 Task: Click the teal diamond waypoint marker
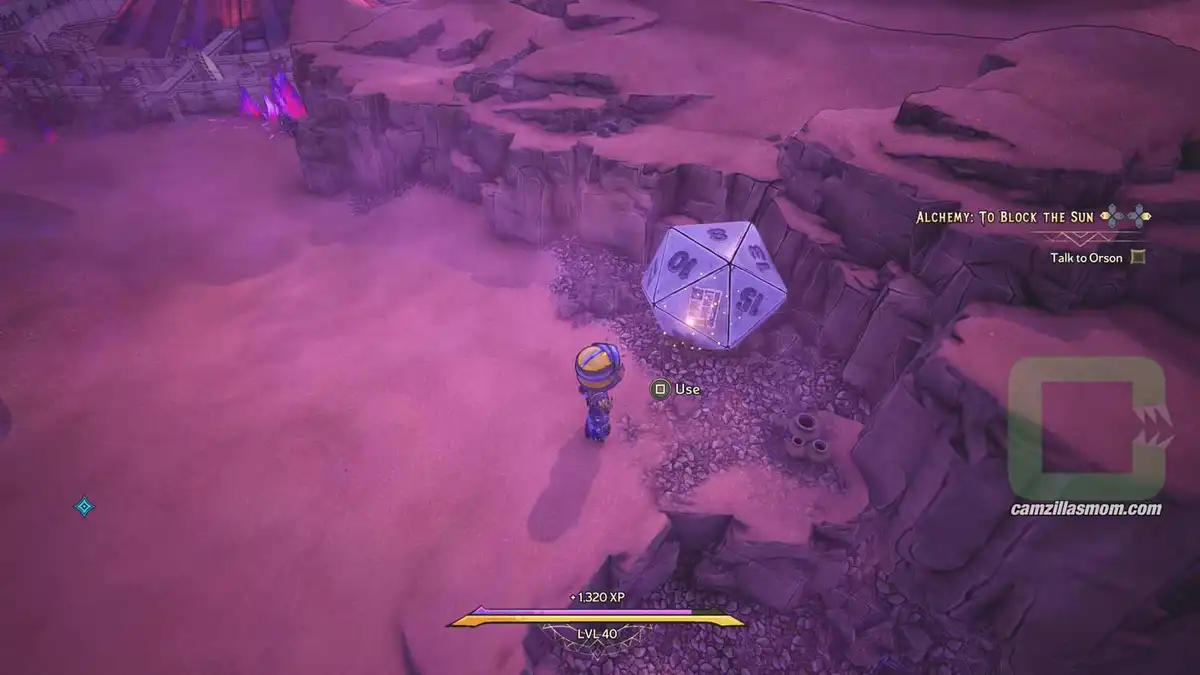(x=84, y=507)
